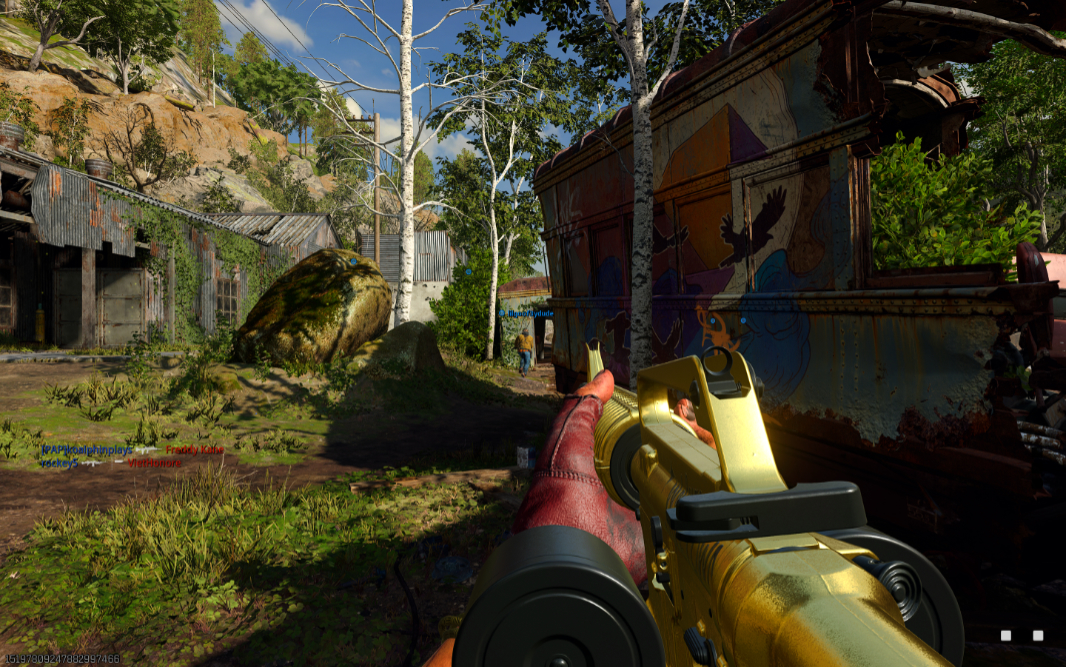Click the lilgoof1ydude teammate nameplate

tap(527, 313)
